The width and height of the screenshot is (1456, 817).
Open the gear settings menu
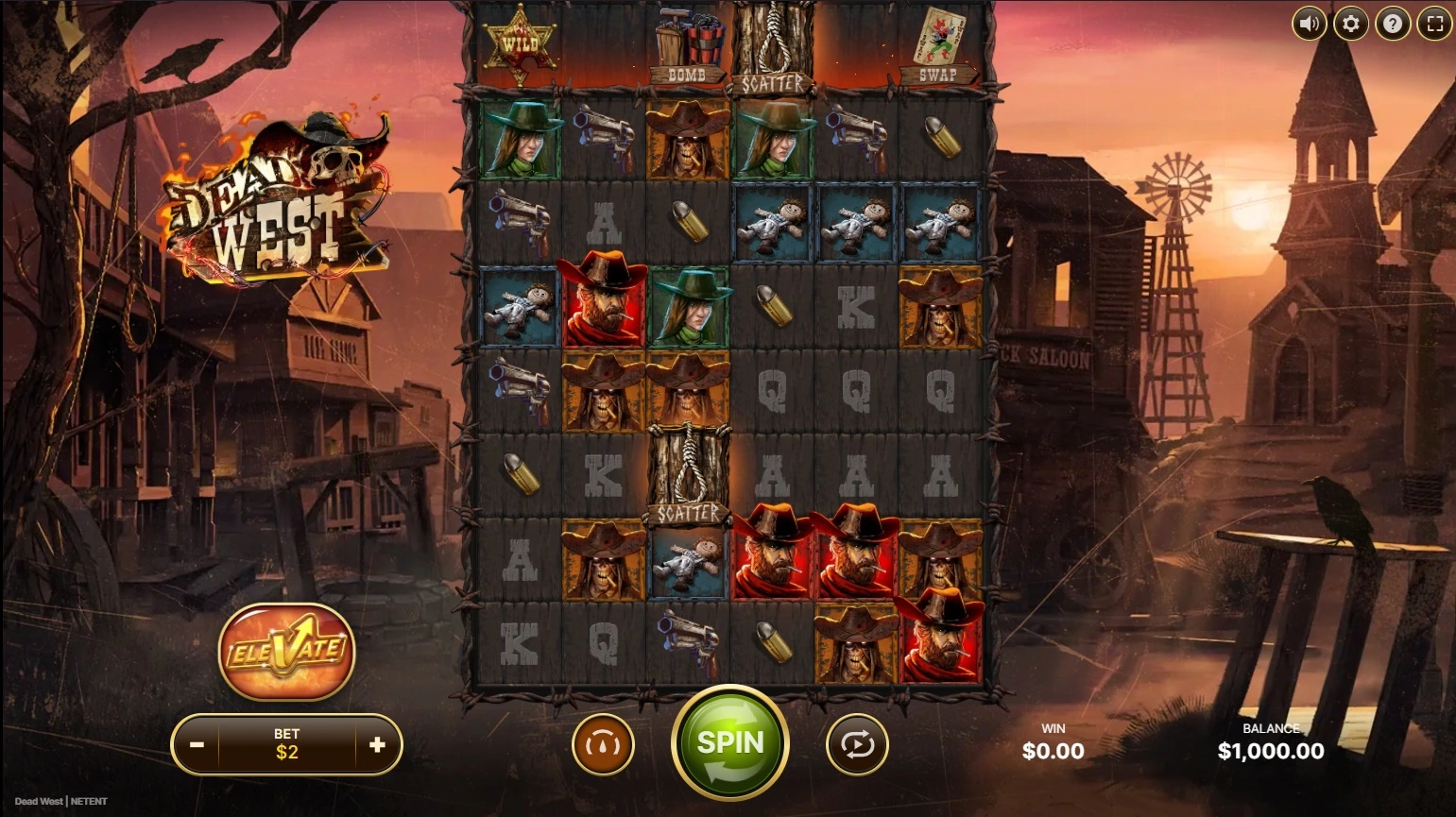(x=1351, y=24)
